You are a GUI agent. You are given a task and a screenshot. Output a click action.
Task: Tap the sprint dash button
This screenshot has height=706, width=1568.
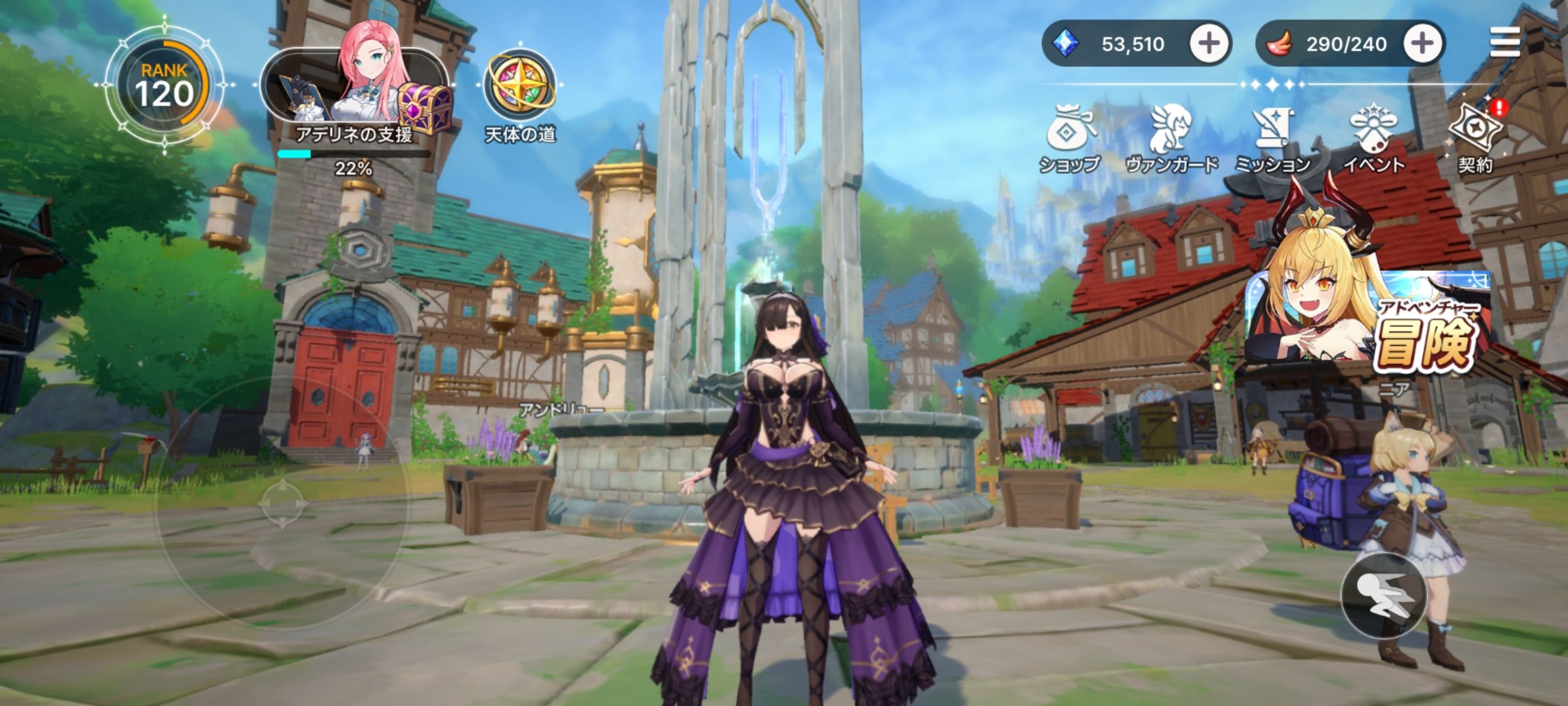click(1384, 595)
